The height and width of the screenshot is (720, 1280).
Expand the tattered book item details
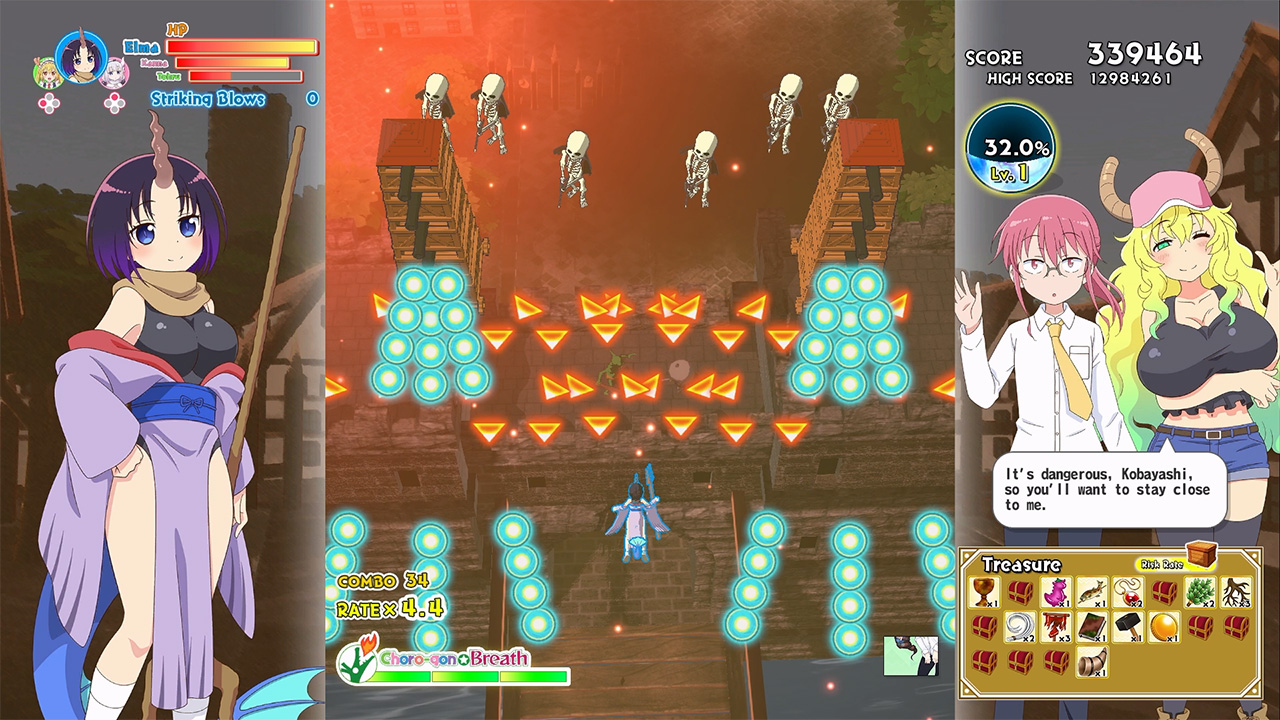click(1092, 626)
